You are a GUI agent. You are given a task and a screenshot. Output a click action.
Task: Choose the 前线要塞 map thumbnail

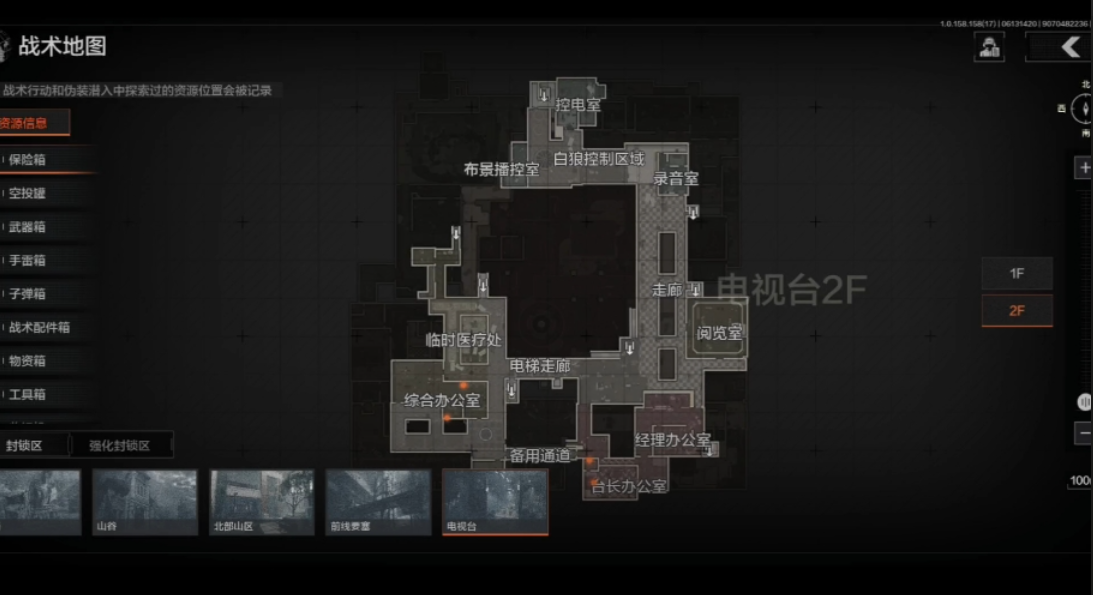tap(378, 502)
